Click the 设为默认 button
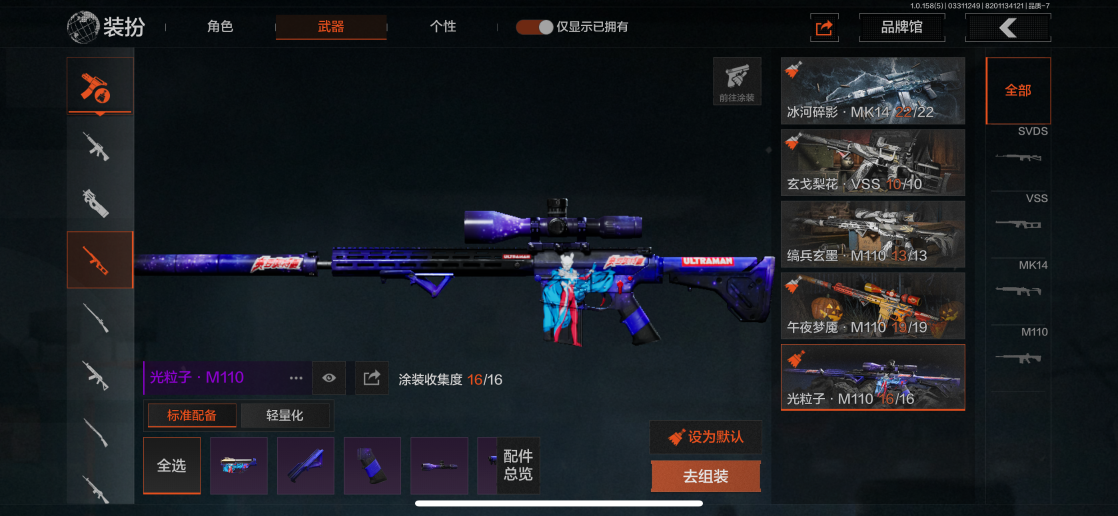1118x516 pixels. 705,437
